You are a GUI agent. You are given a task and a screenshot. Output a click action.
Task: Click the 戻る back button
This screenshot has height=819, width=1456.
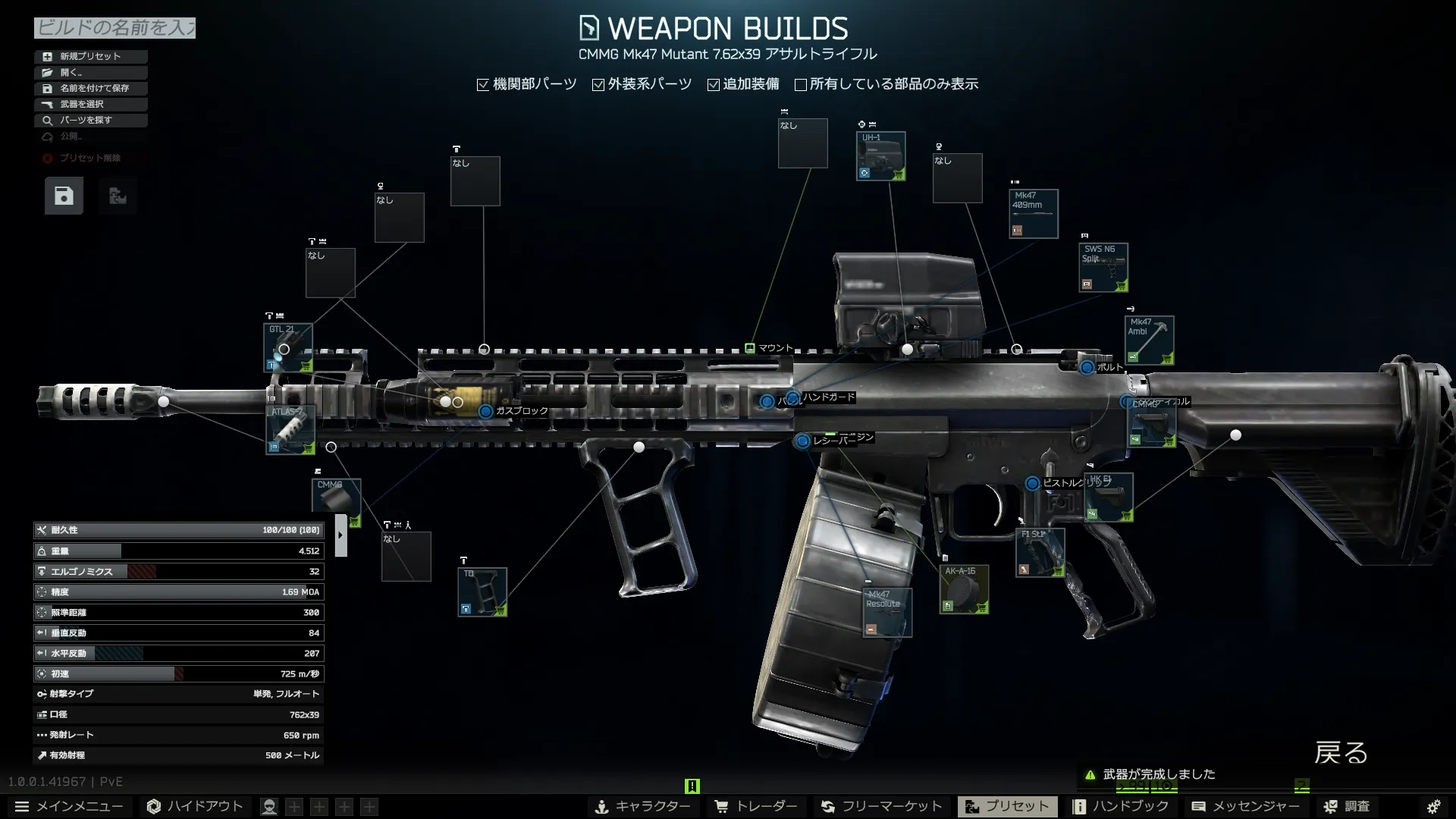[x=1341, y=753]
